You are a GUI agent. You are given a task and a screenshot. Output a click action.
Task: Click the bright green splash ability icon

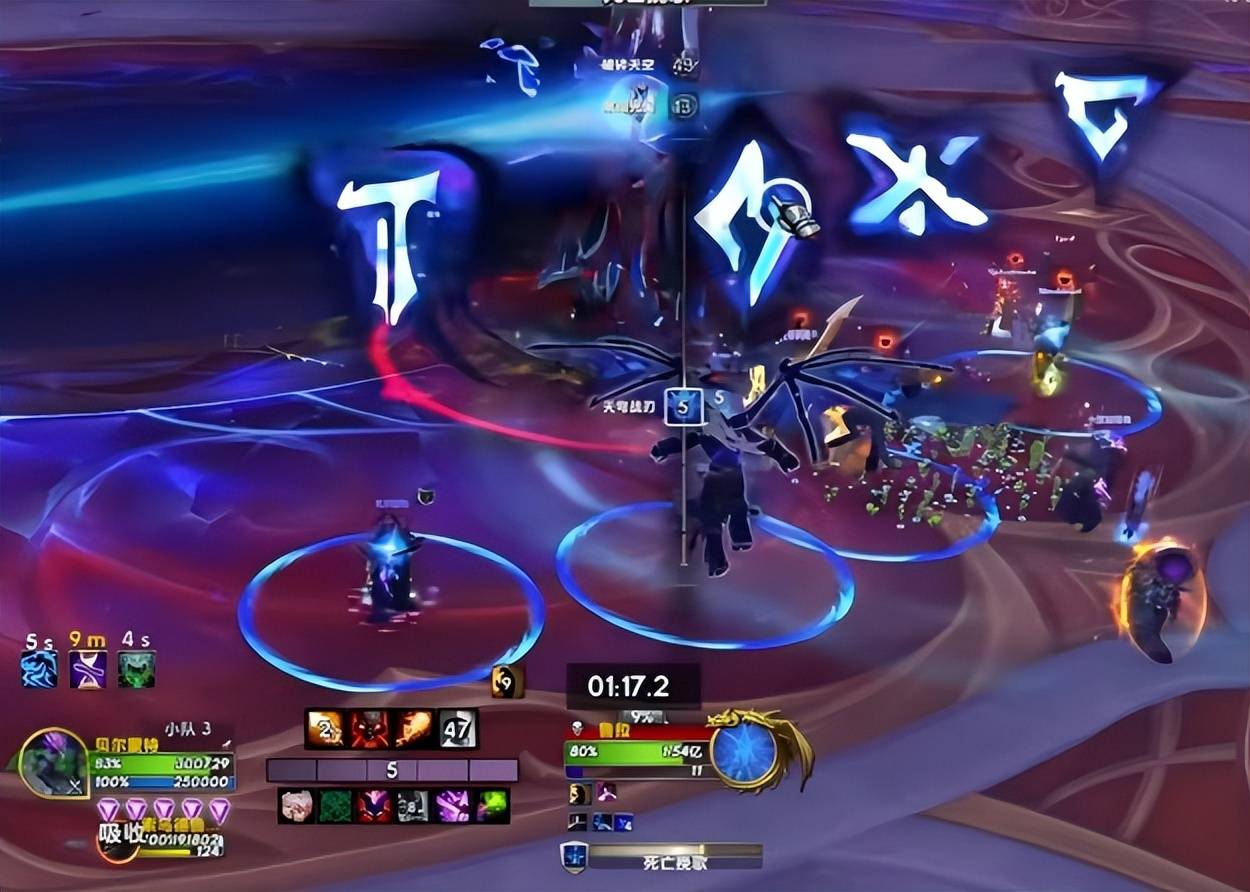(491, 806)
